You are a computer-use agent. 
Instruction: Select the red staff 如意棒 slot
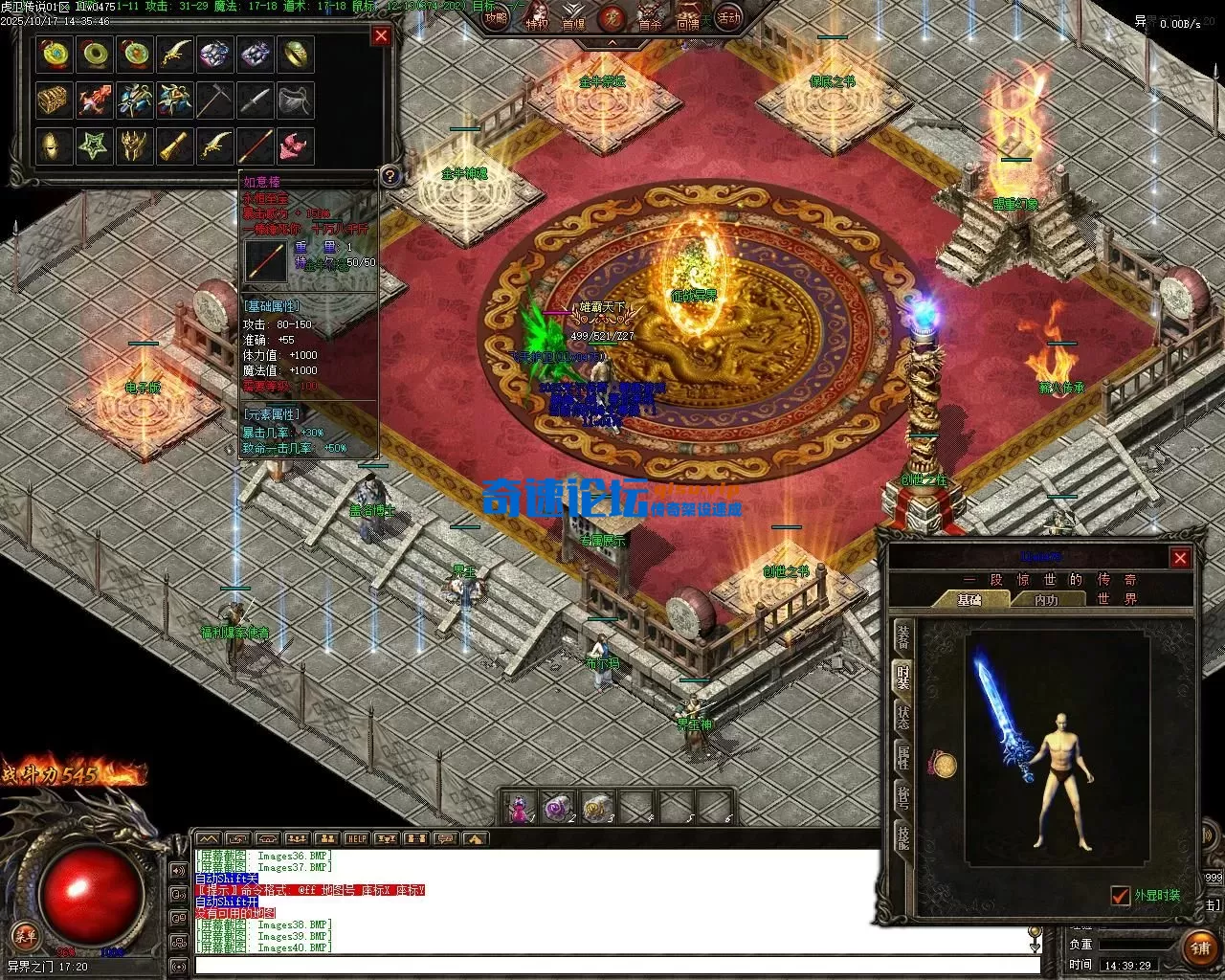(255, 146)
